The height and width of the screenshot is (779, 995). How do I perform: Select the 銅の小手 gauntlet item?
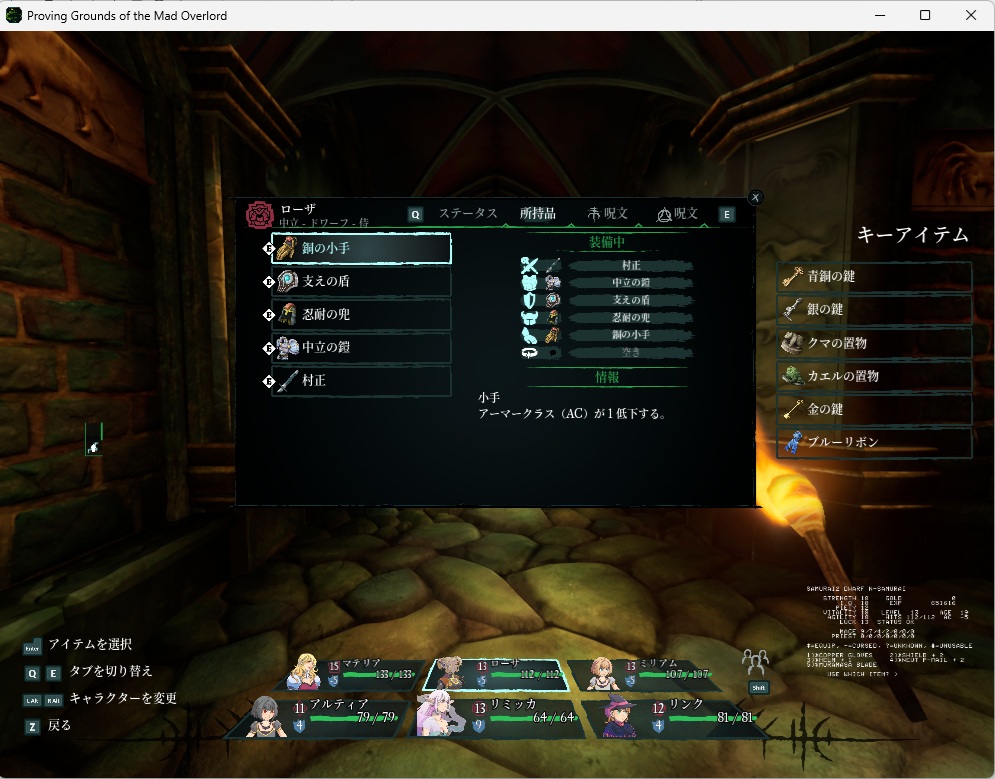pyautogui.click(x=361, y=248)
